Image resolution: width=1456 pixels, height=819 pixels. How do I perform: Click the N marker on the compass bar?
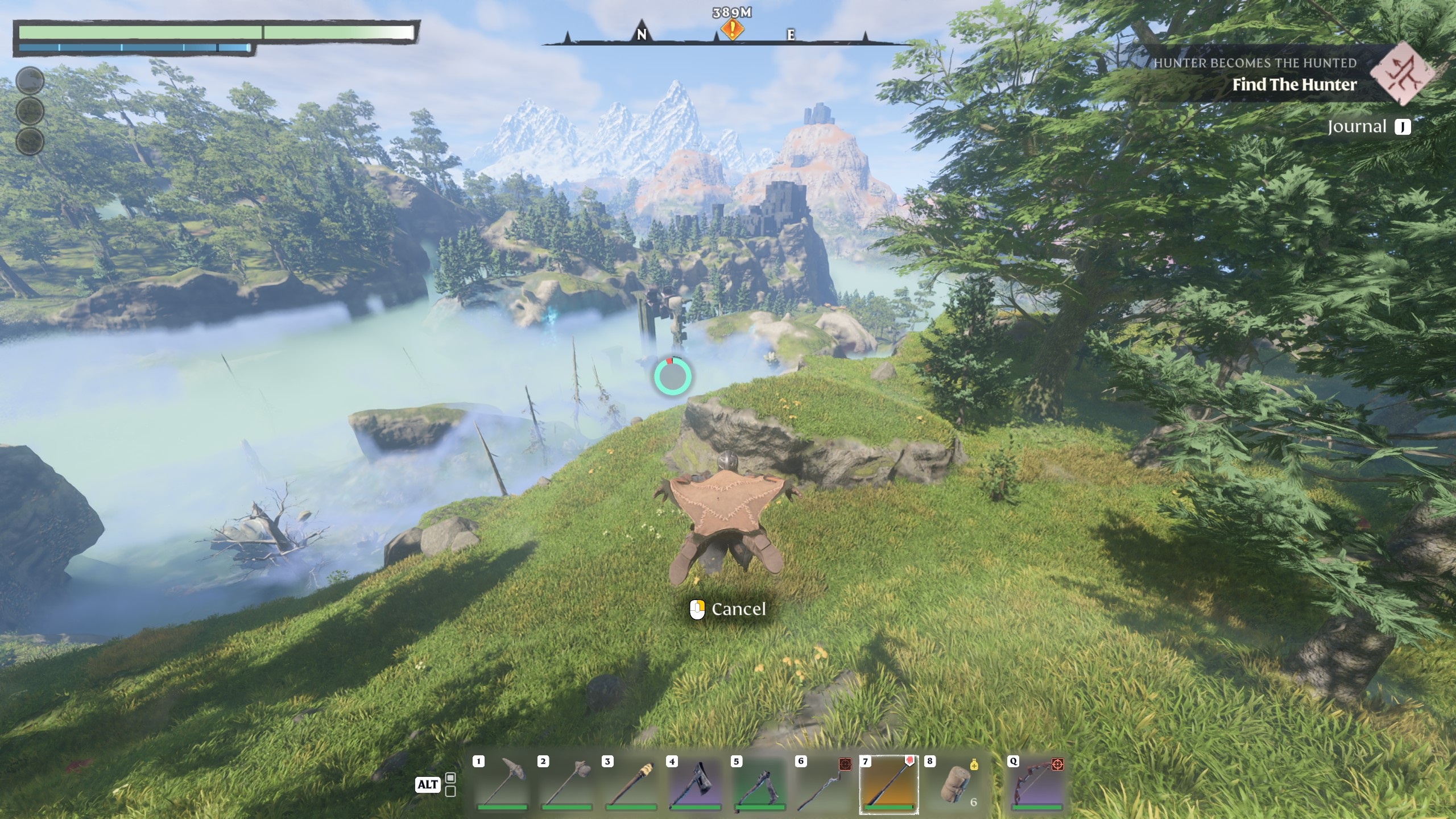[x=643, y=35]
